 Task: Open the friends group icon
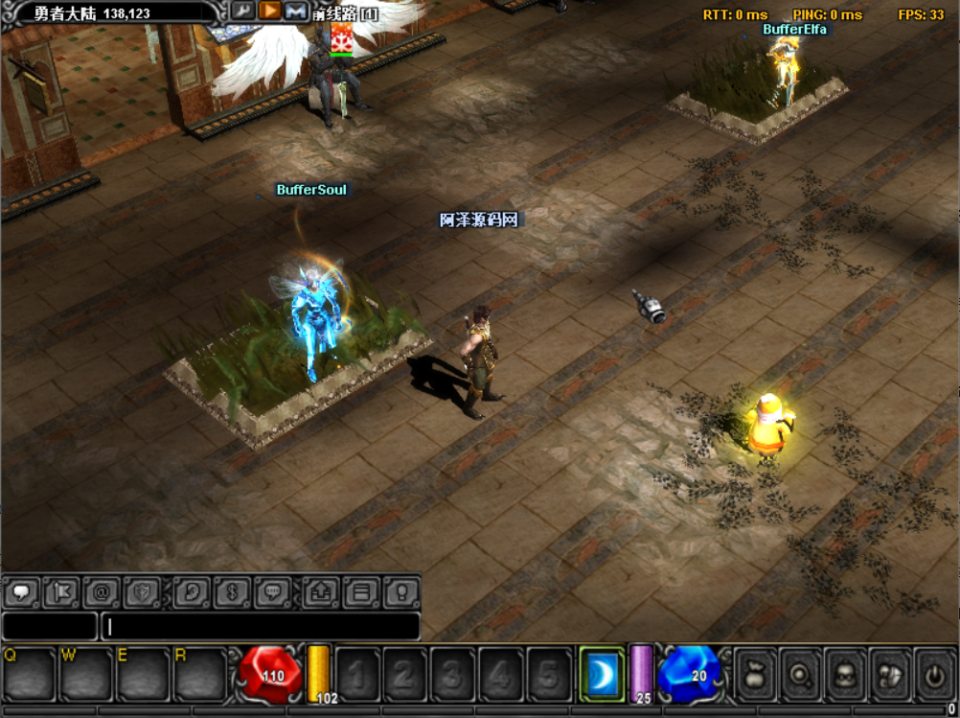889,675
